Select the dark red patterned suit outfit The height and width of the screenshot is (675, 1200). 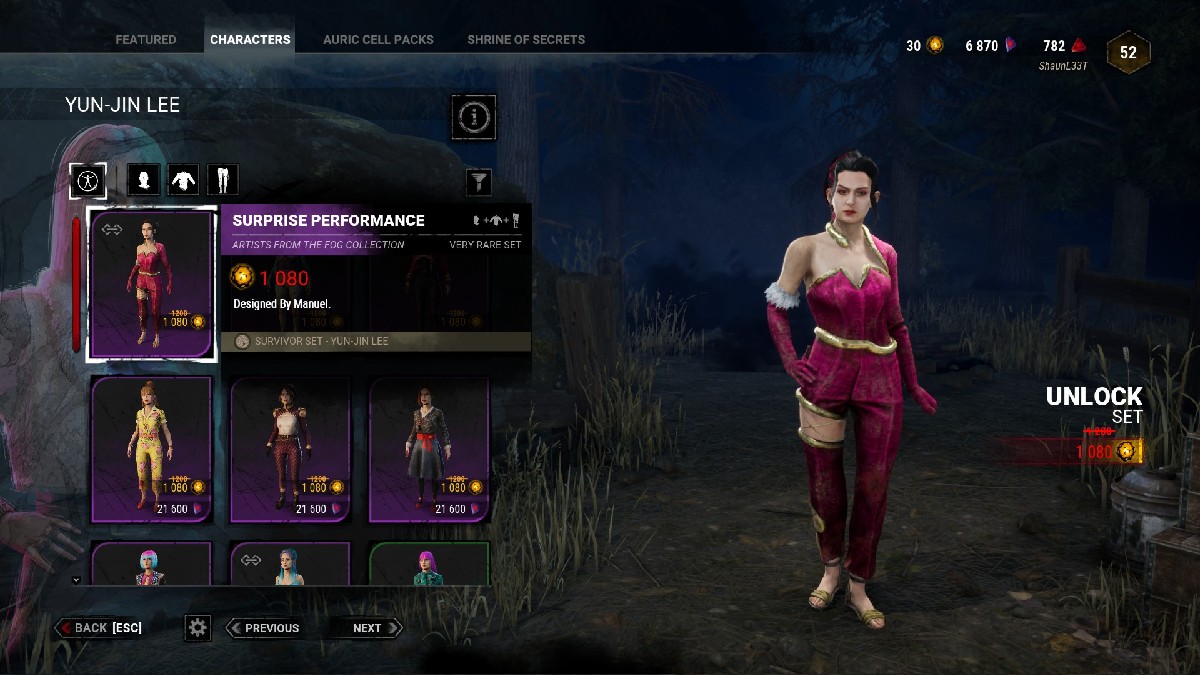tap(290, 449)
